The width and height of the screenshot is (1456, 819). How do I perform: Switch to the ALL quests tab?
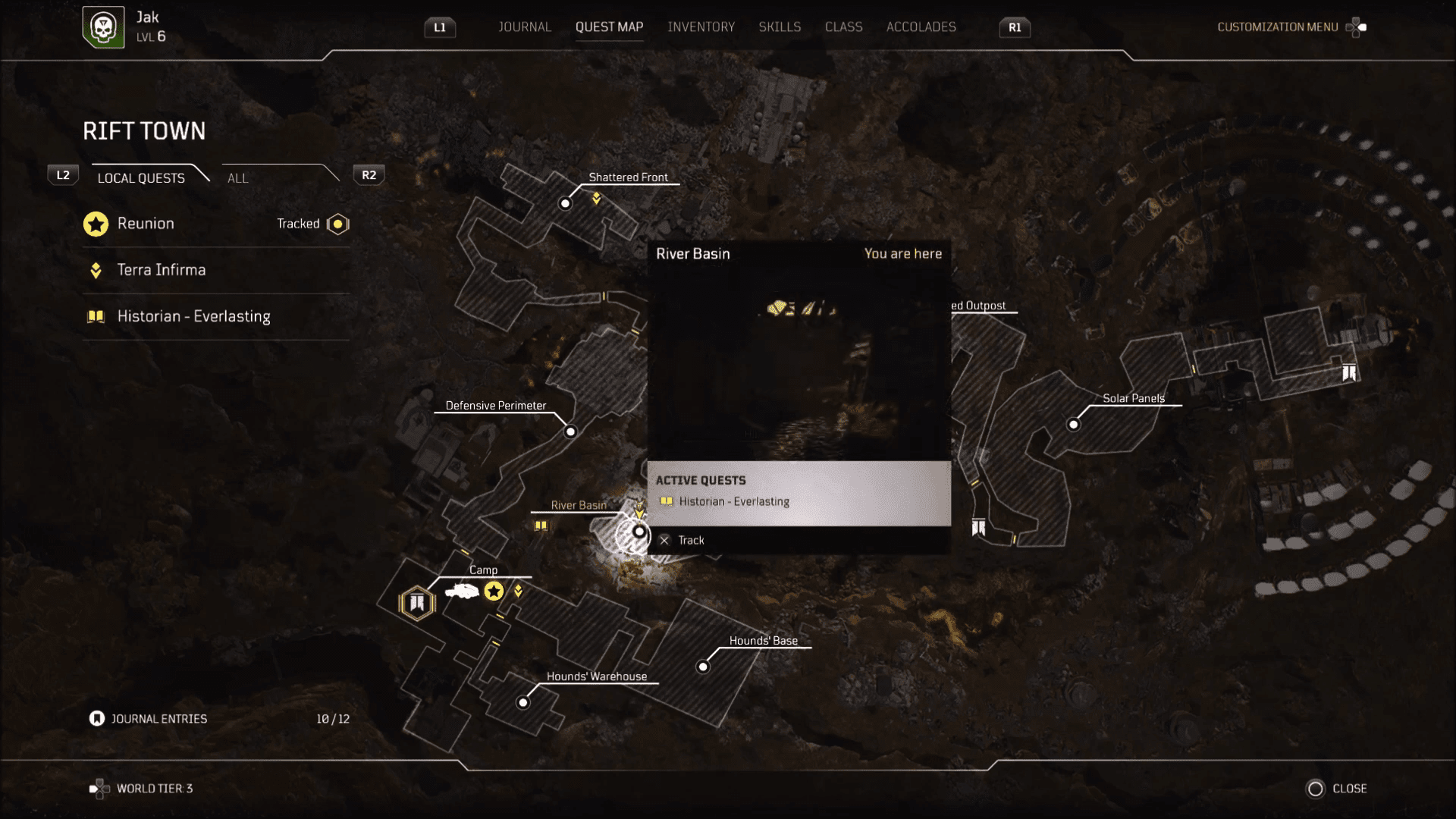[x=237, y=178]
